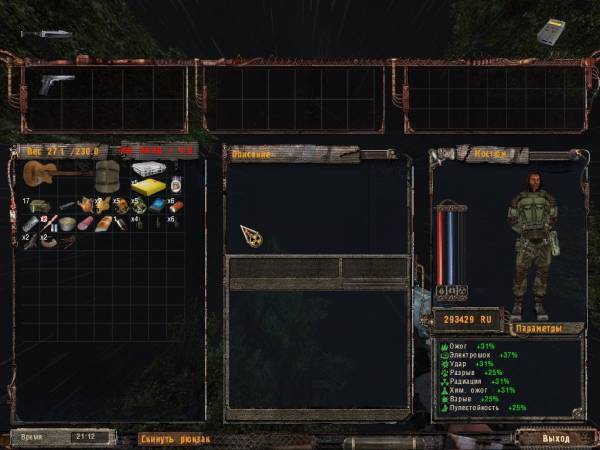Viewport: 600px width, 450px height.
Task: Select the green sleeping bag item
Action: click(x=107, y=178)
